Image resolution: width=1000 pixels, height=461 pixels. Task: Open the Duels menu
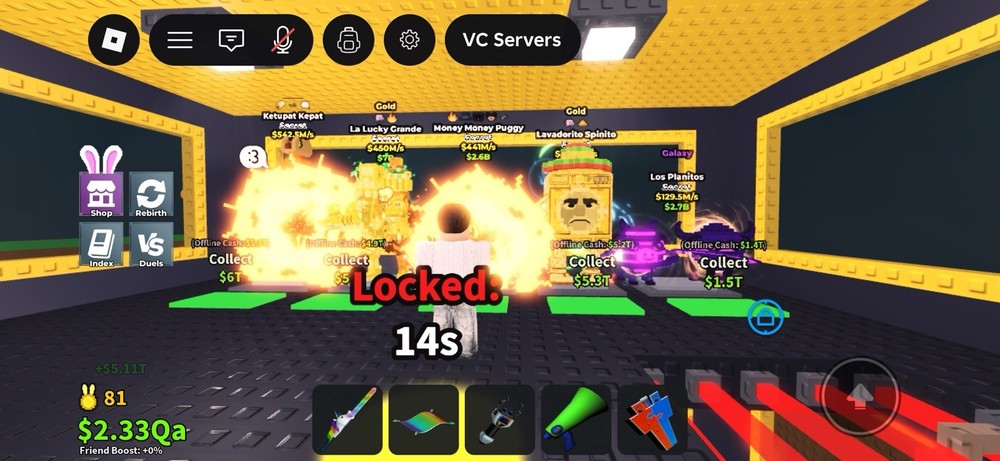tap(151, 244)
